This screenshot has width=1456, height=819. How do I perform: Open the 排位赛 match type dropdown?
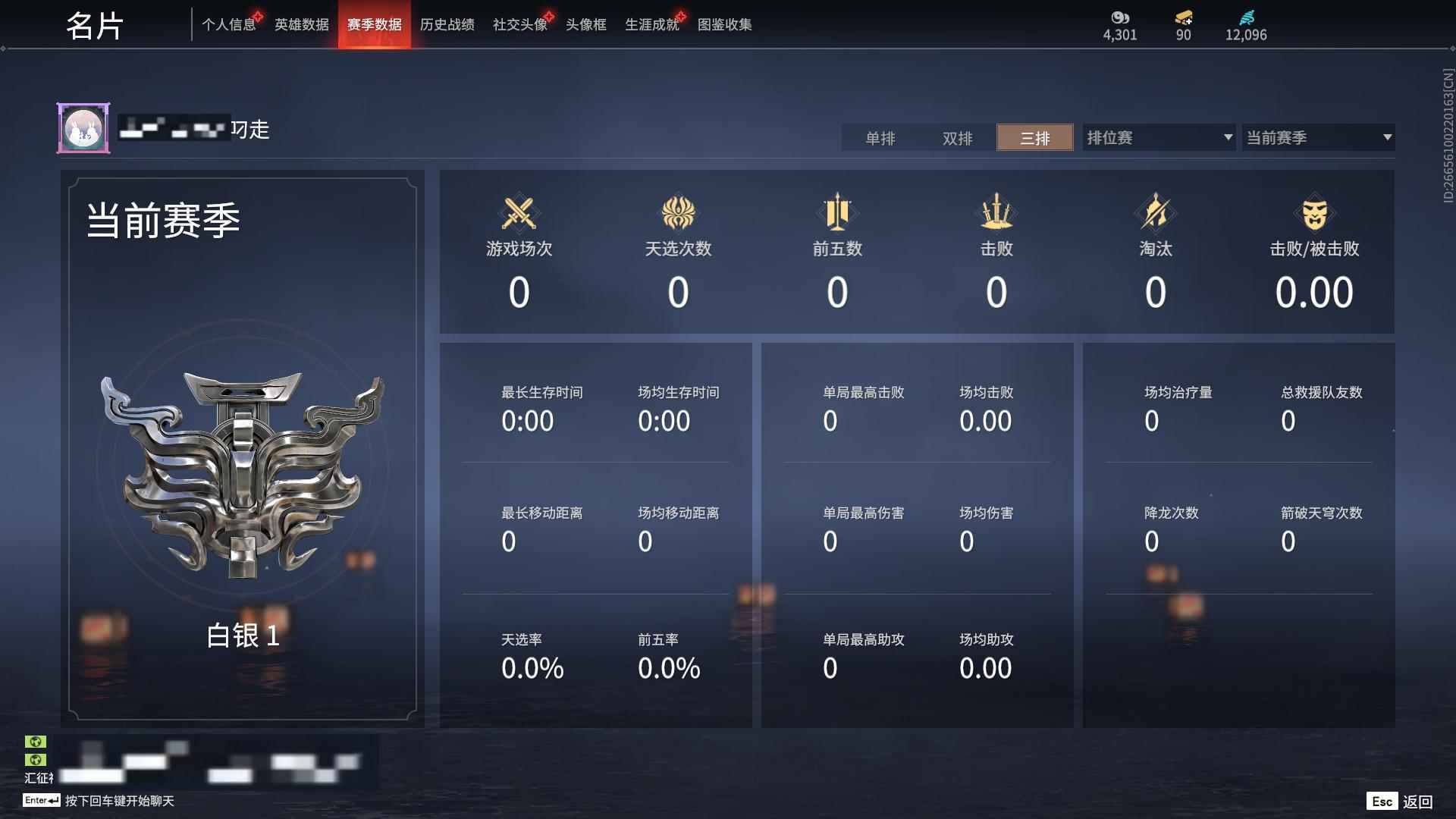(1158, 137)
